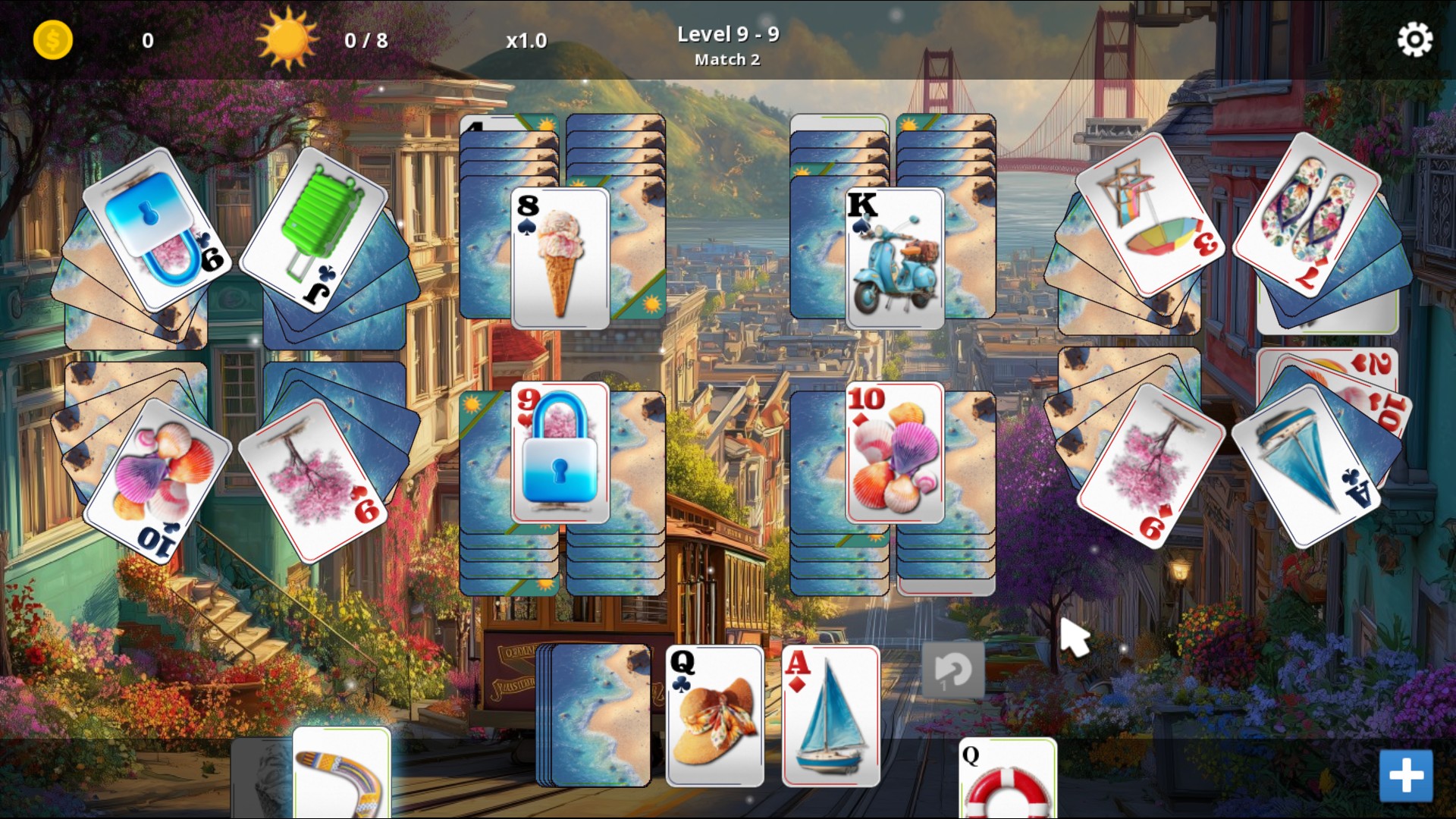Viewport: 1456px width, 819px height.
Task: Select the 8 of spades ice cream card
Action: (x=560, y=258)
